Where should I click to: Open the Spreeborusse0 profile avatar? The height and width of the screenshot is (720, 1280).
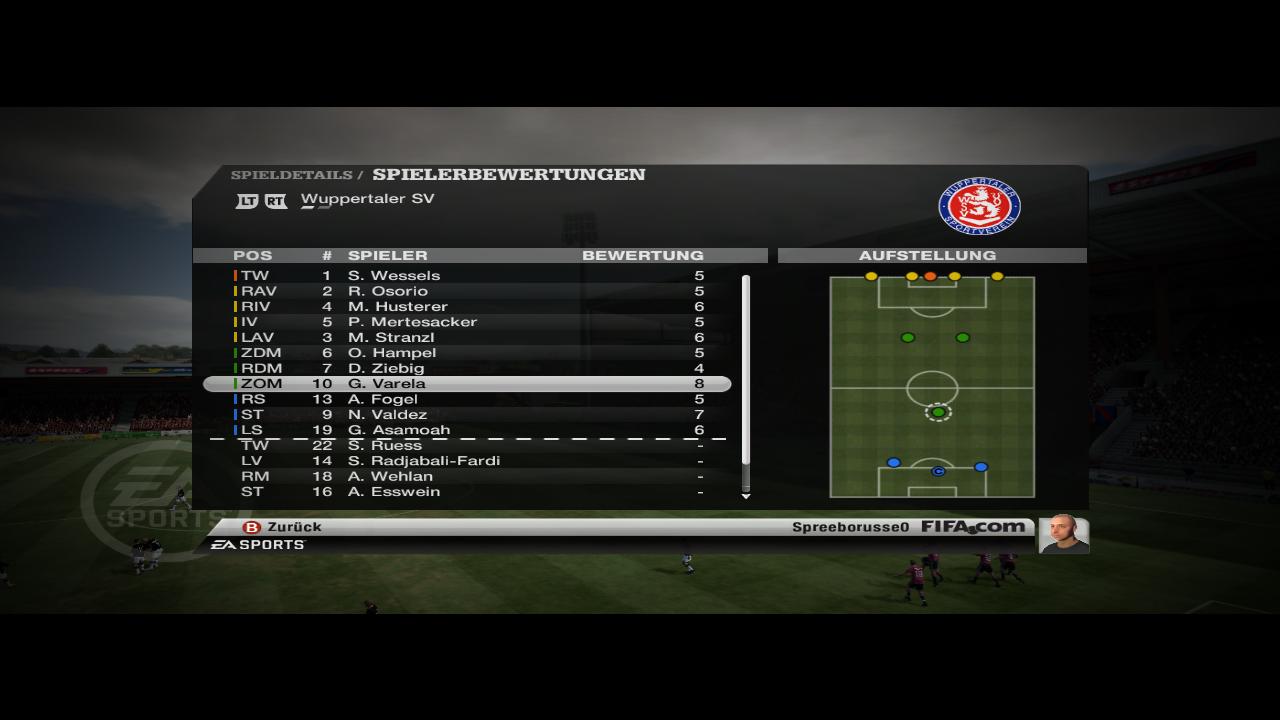pyautogui.click(x=1063, y=533)
